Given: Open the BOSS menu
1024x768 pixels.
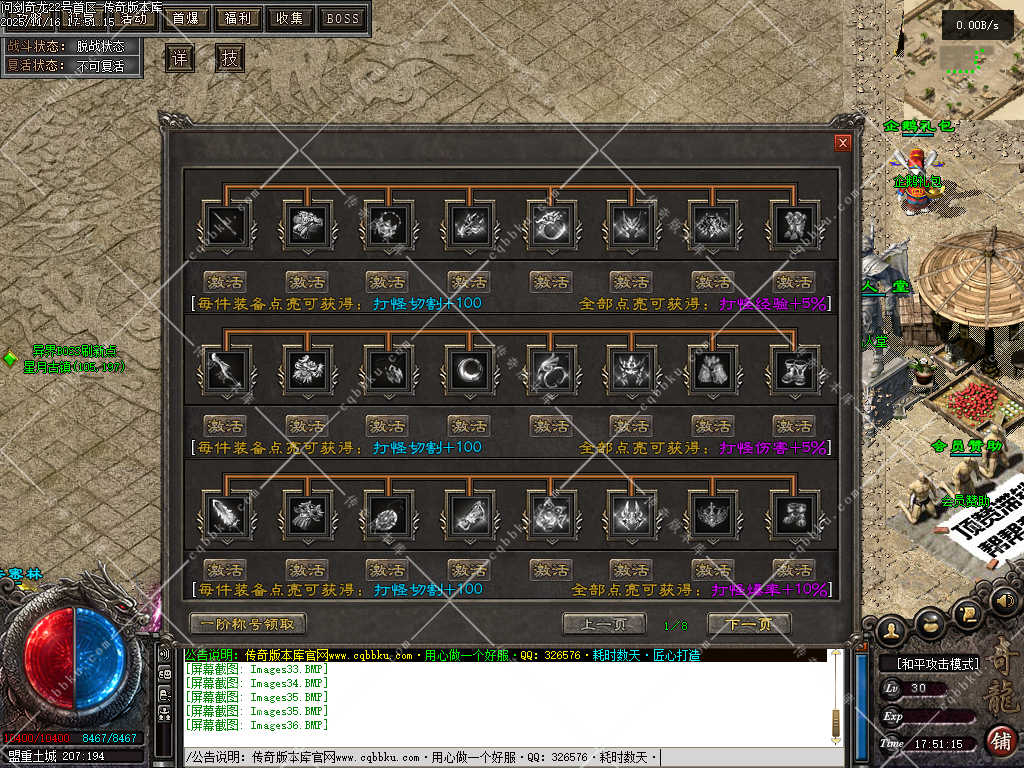Looking at the screenshot, I should (x=343, y=18).
